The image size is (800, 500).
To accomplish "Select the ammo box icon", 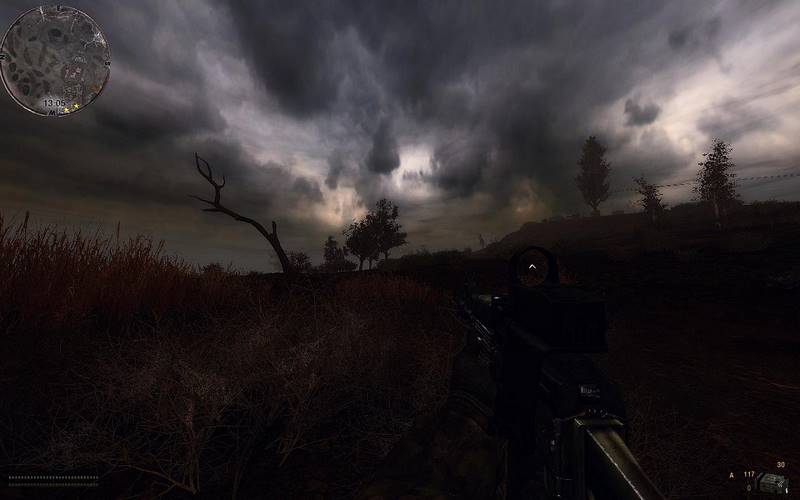I will [x=772, y=482].
